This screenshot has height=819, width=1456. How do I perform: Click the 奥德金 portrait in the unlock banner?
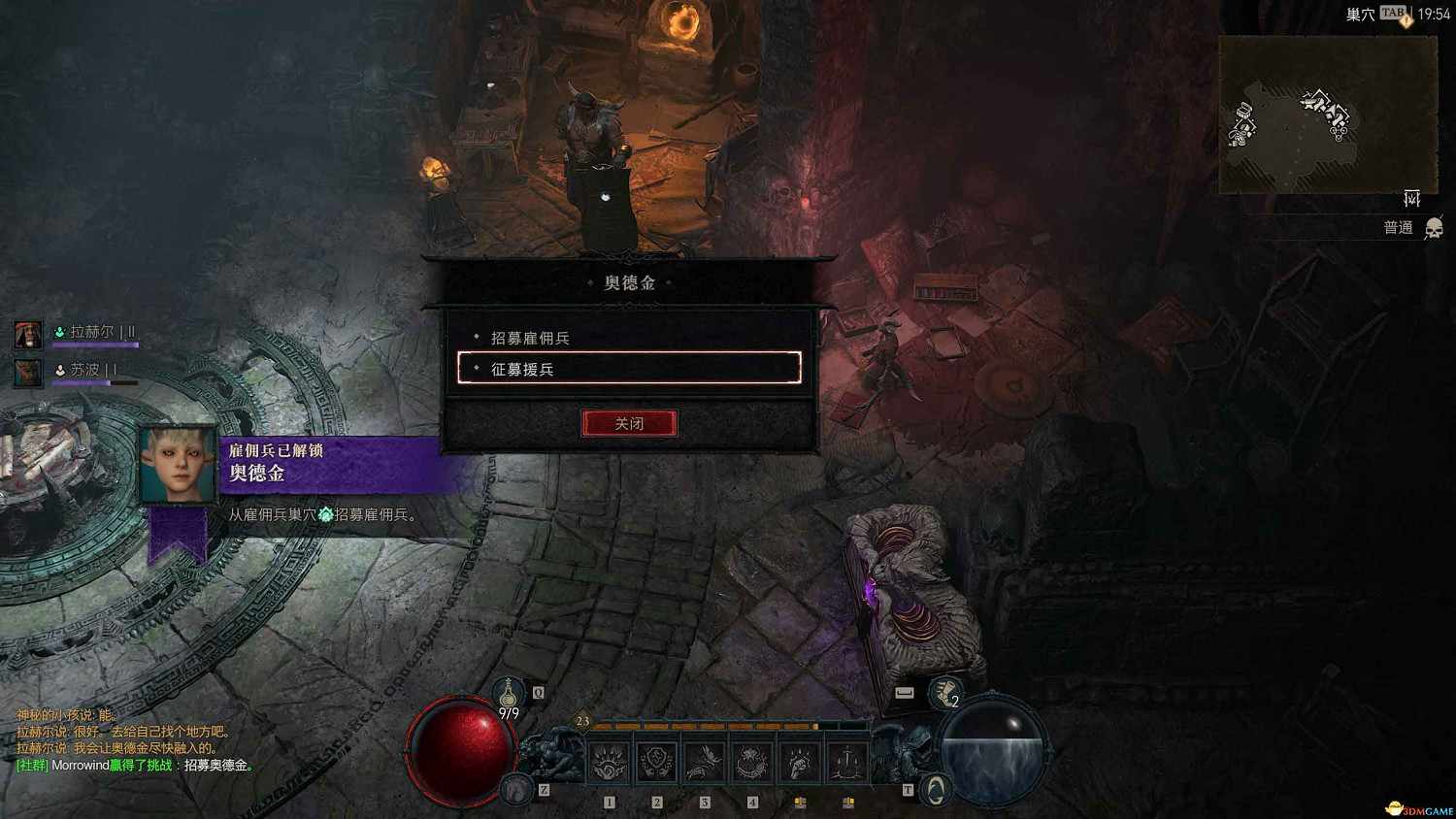pyautogui.click(x=178, y=464)
